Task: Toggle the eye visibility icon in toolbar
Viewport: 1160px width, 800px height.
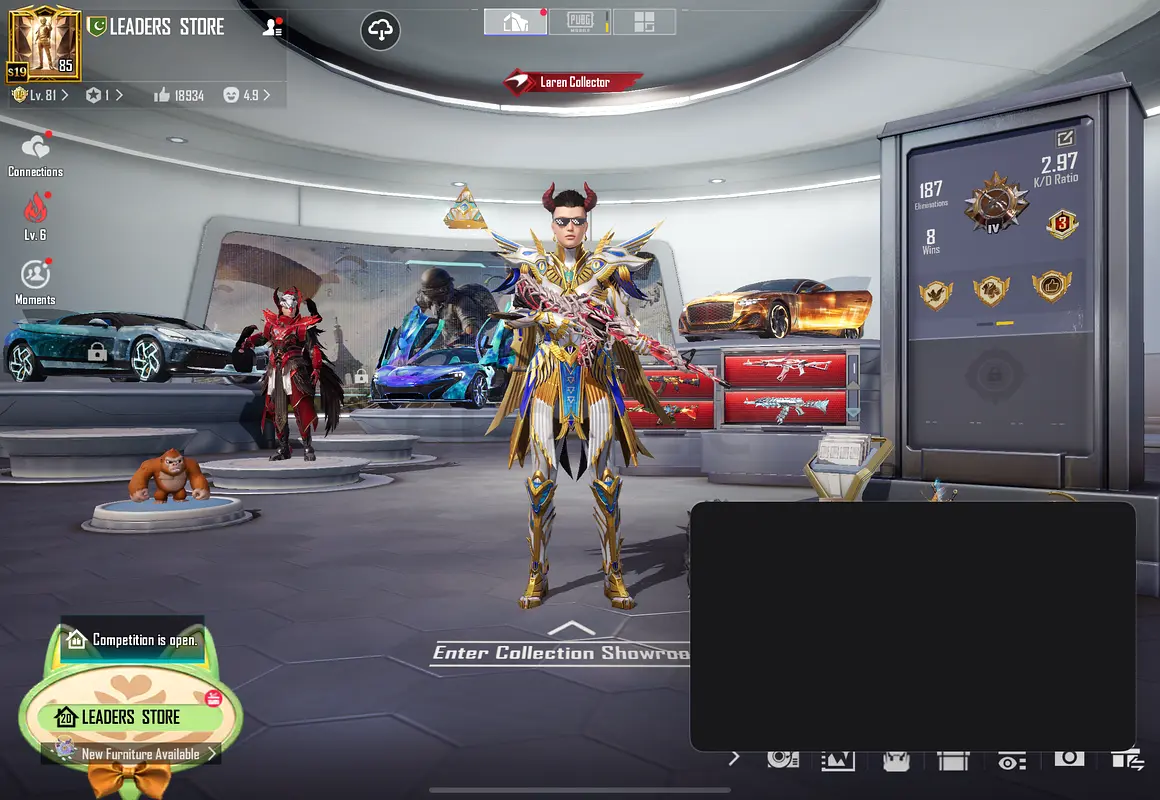Action: click(1011, 761)
